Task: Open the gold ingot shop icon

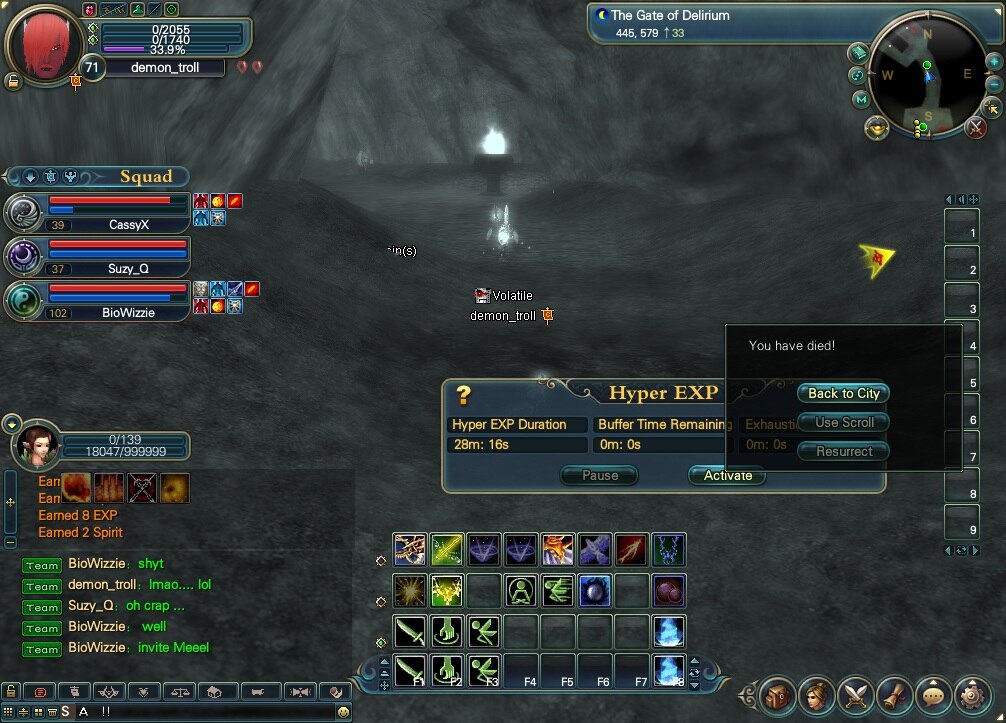Action: [x=877, y=127]
